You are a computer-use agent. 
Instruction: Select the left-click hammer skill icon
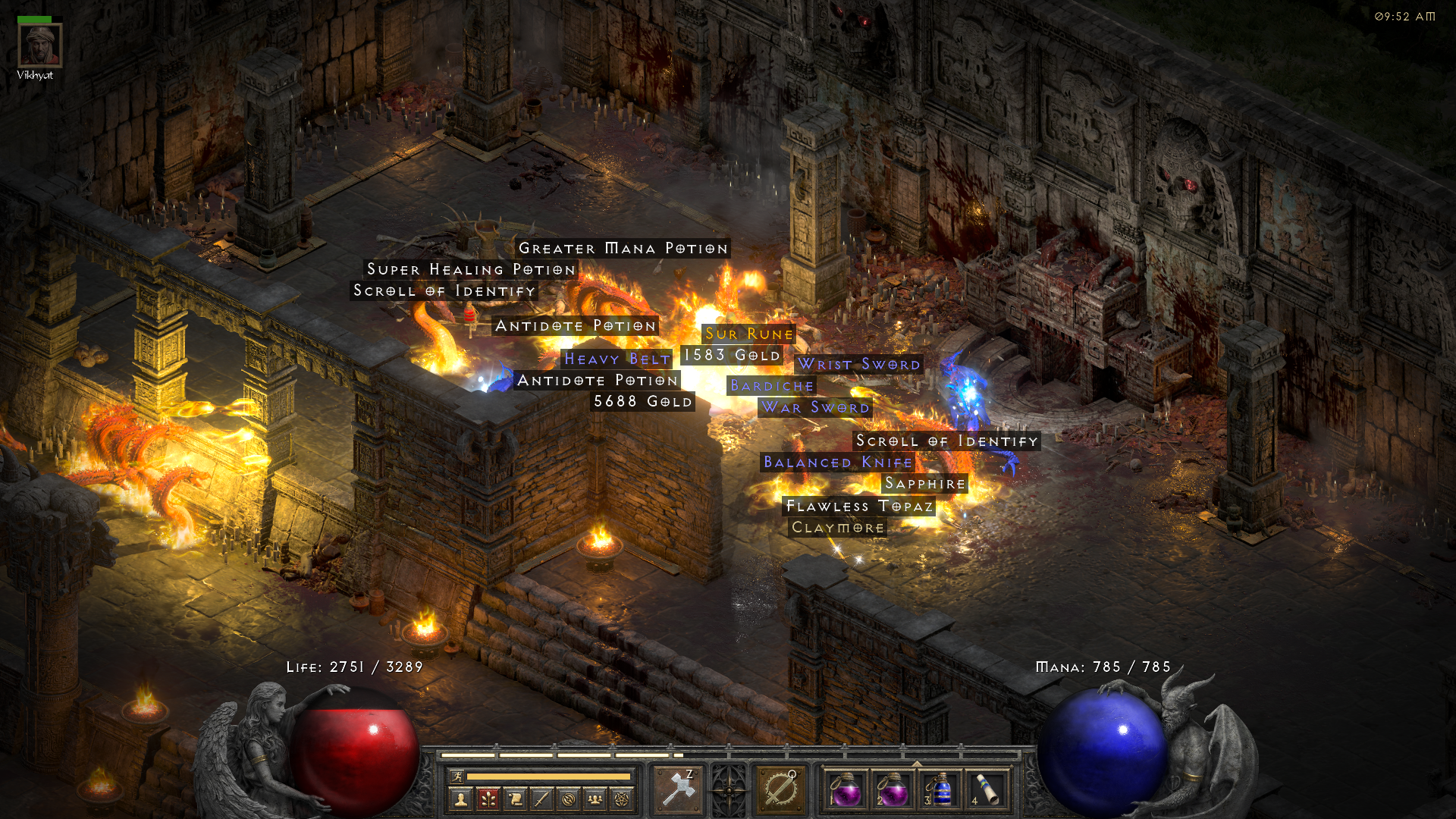coord(678,790)
